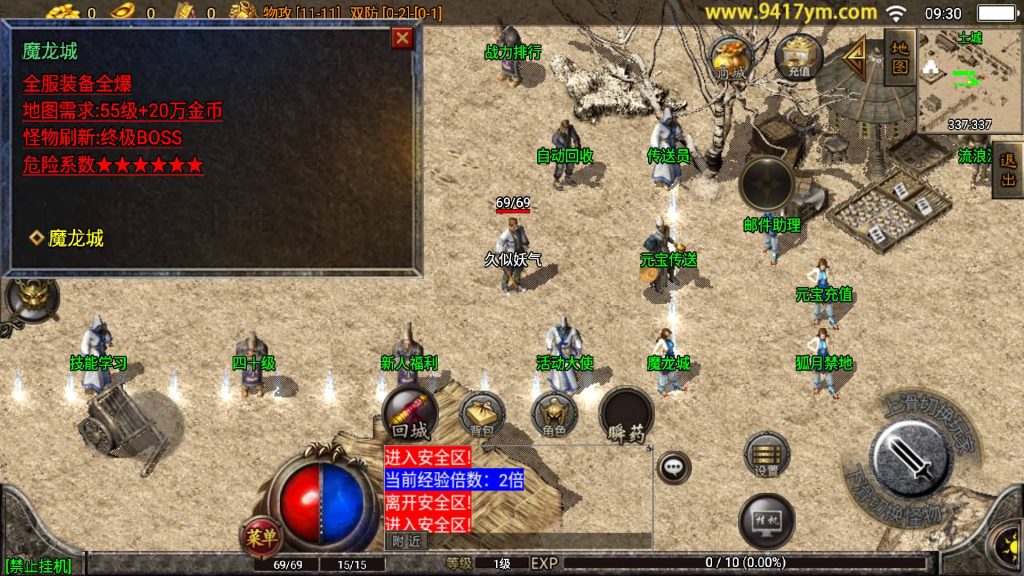This screenshot has height=576, width=1024.
Task: Open the 角色 character sheet
Action: coord(553,414)
